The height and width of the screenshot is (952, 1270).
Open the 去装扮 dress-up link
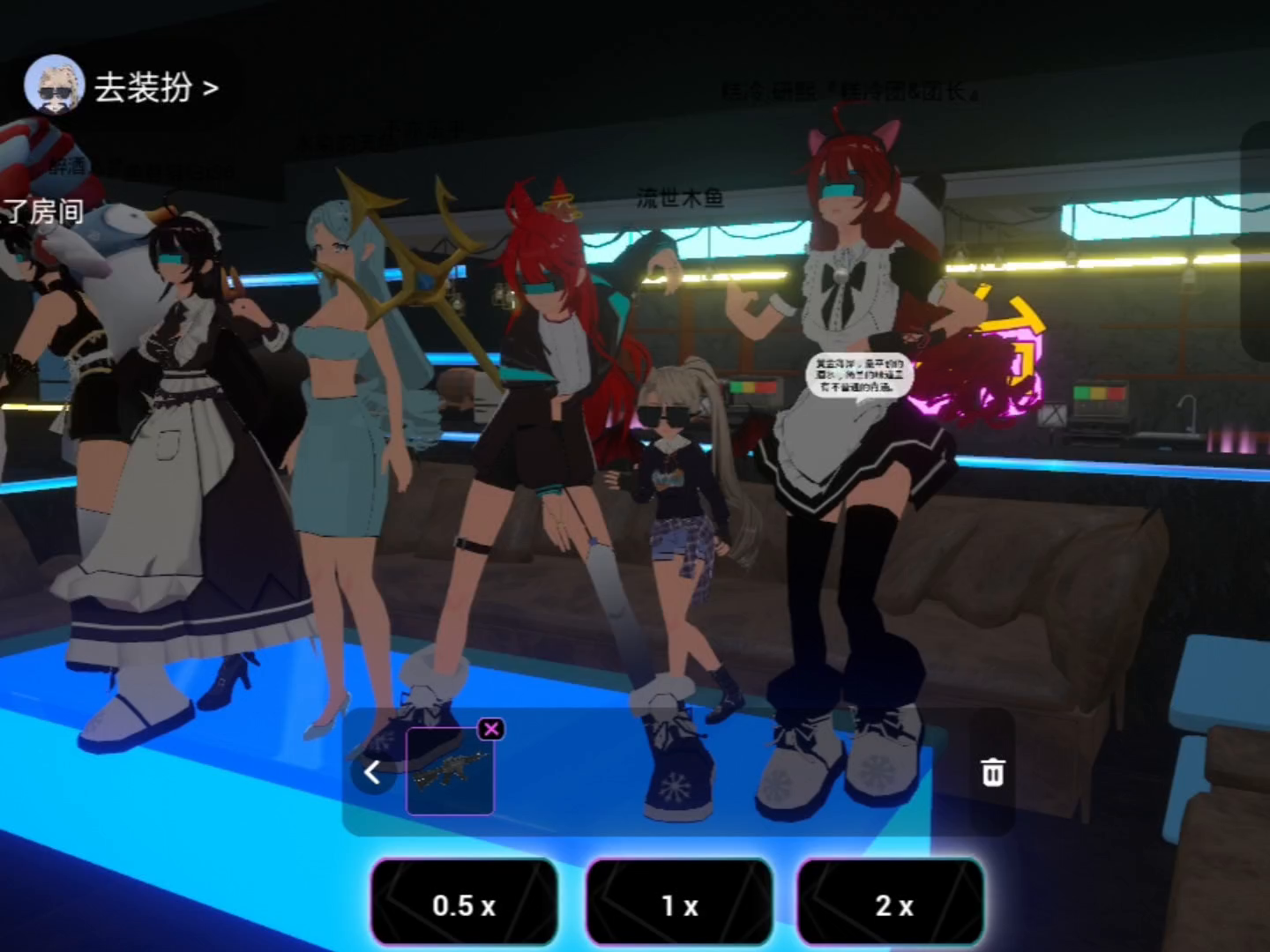pos(155,88)
